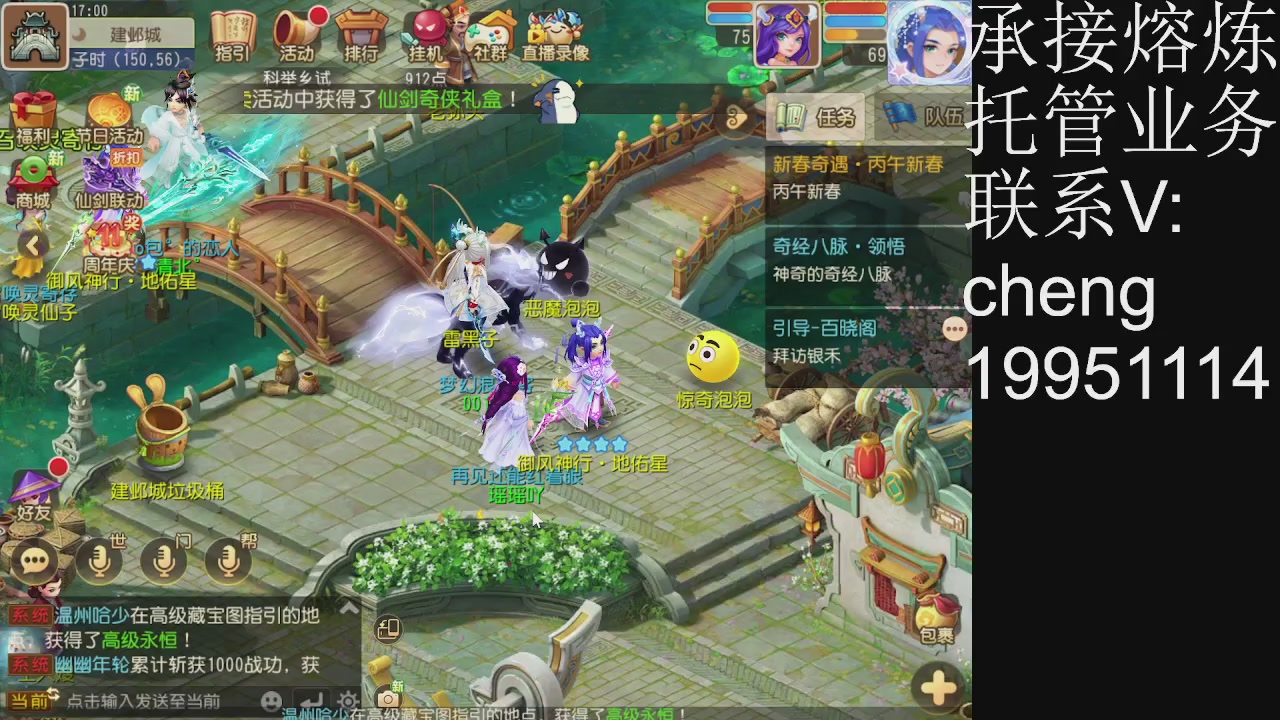Toggle the 帮 gang channel microphone

227,560
